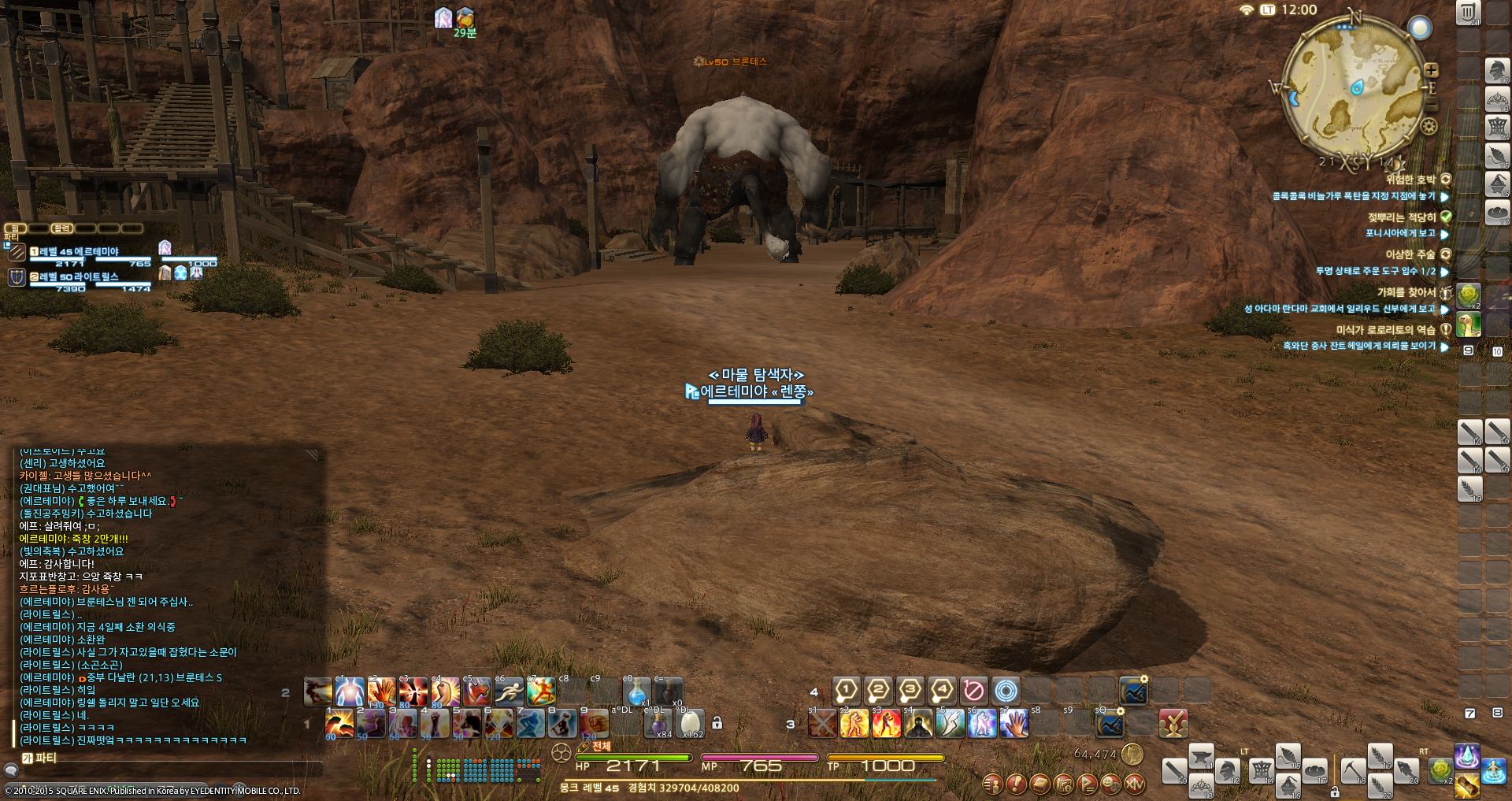The height and width of the screenshot is (801, 1512).
Task: Zoom out the minimap with minus button
Action: tap(1431, 105)
